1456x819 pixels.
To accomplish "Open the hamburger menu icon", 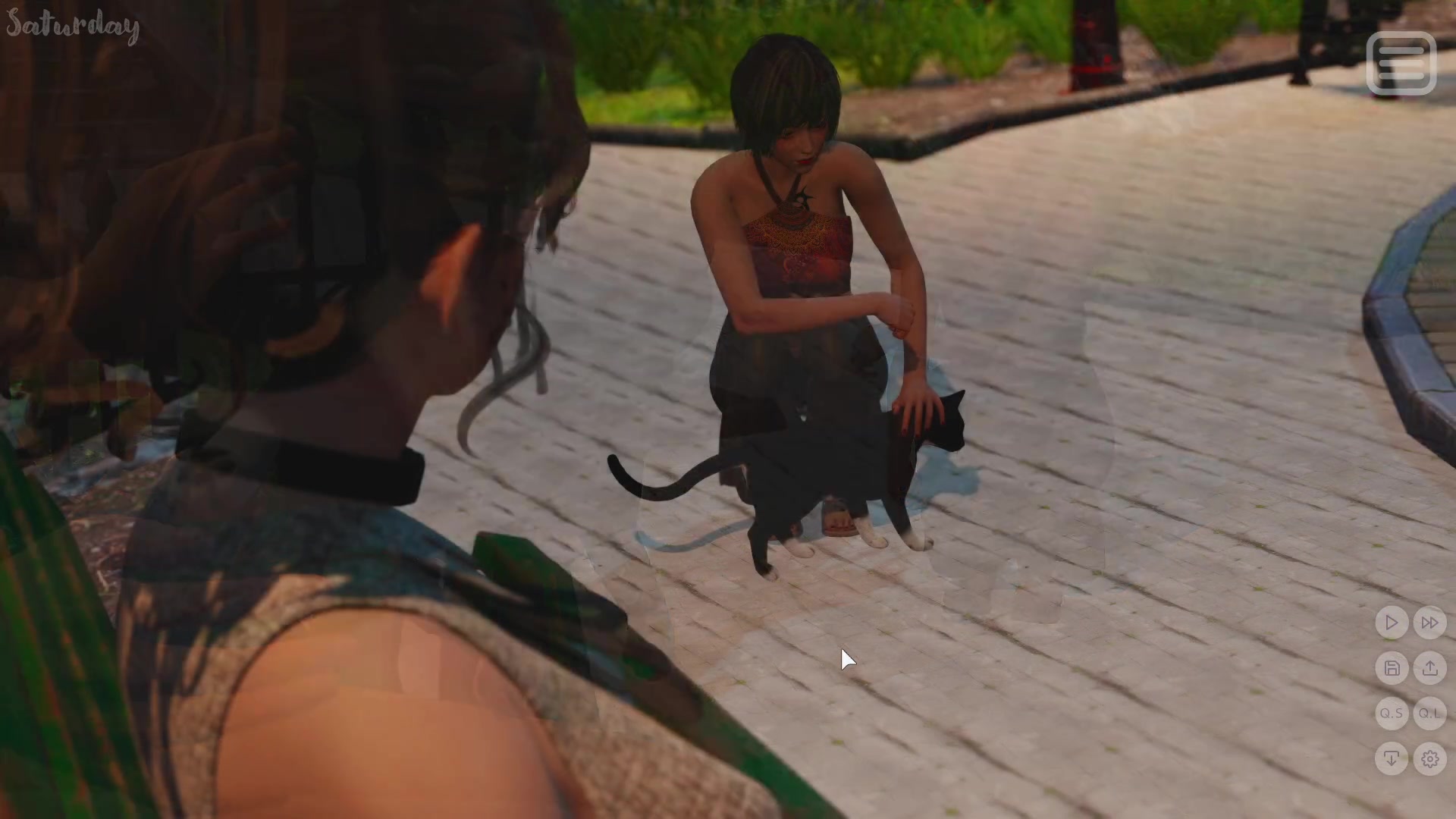I will (x=1401, y=64).
